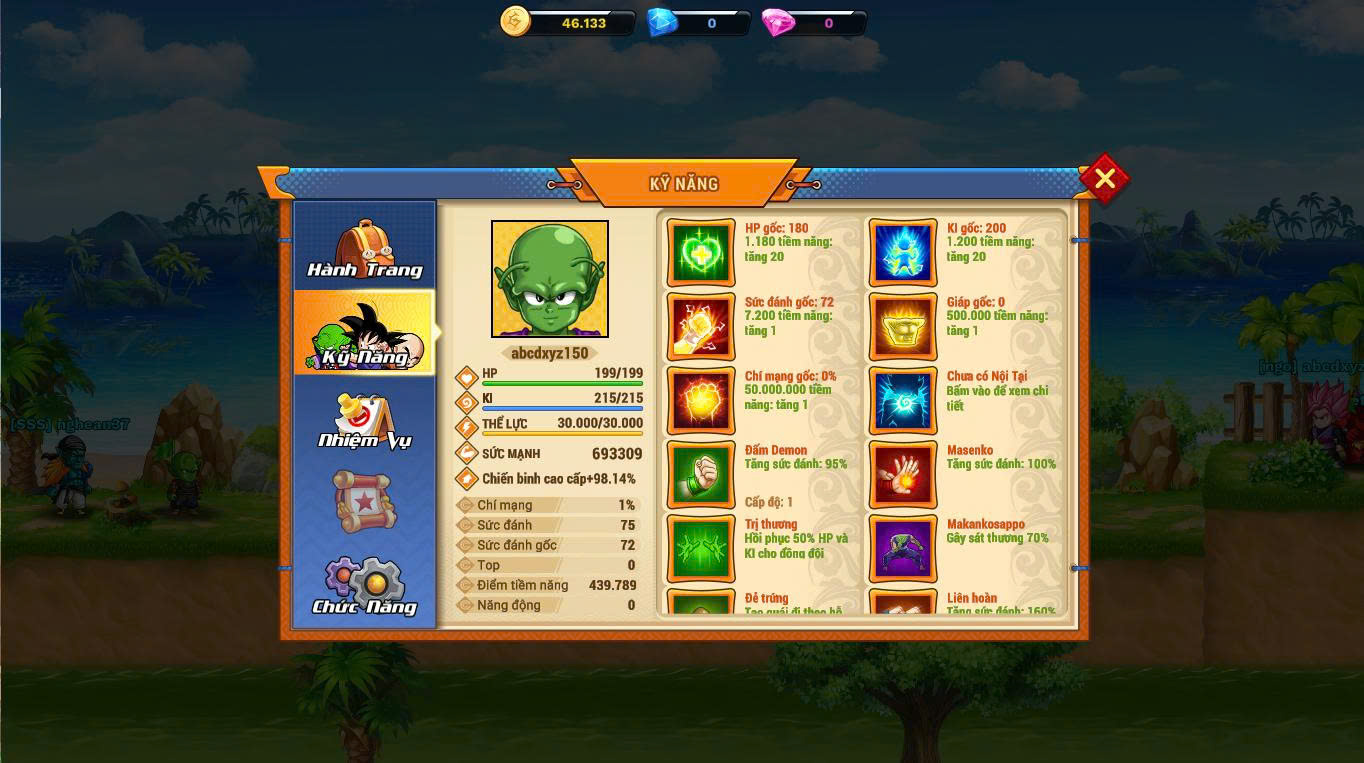Select the Giáp gốc armor icon
This screenshot has width=1364, height=763.
pyautogui.click(x=903, y=327)
